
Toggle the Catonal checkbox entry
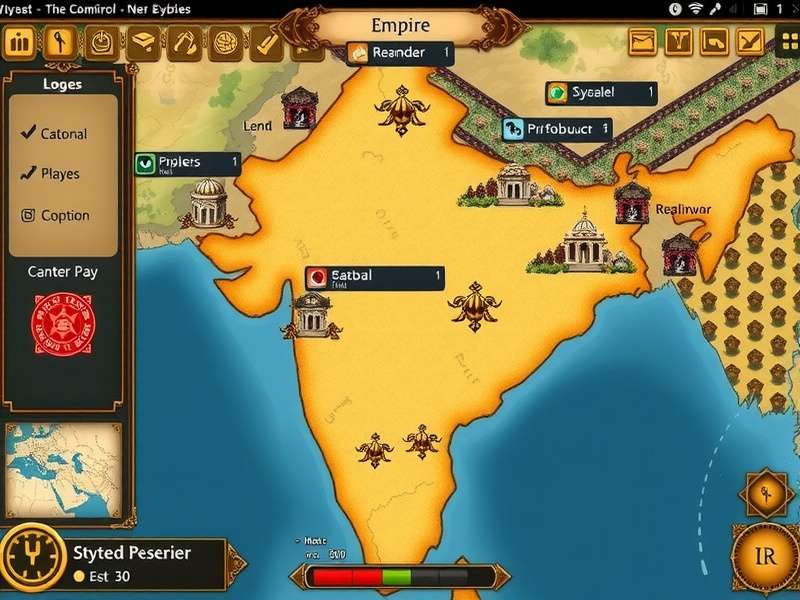coord(54,133)
